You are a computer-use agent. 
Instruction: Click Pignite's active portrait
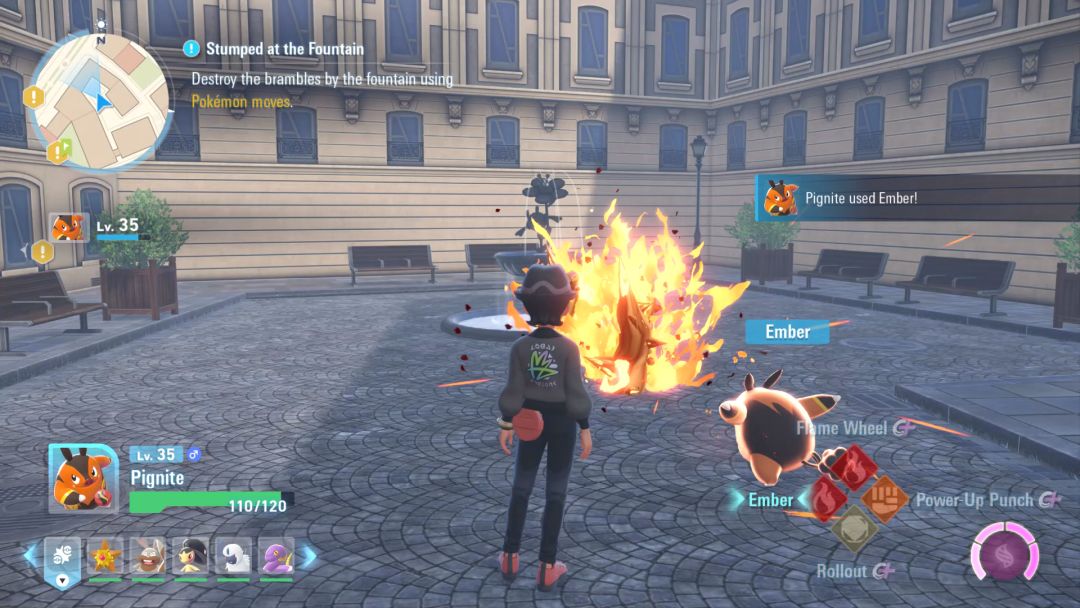83,478
